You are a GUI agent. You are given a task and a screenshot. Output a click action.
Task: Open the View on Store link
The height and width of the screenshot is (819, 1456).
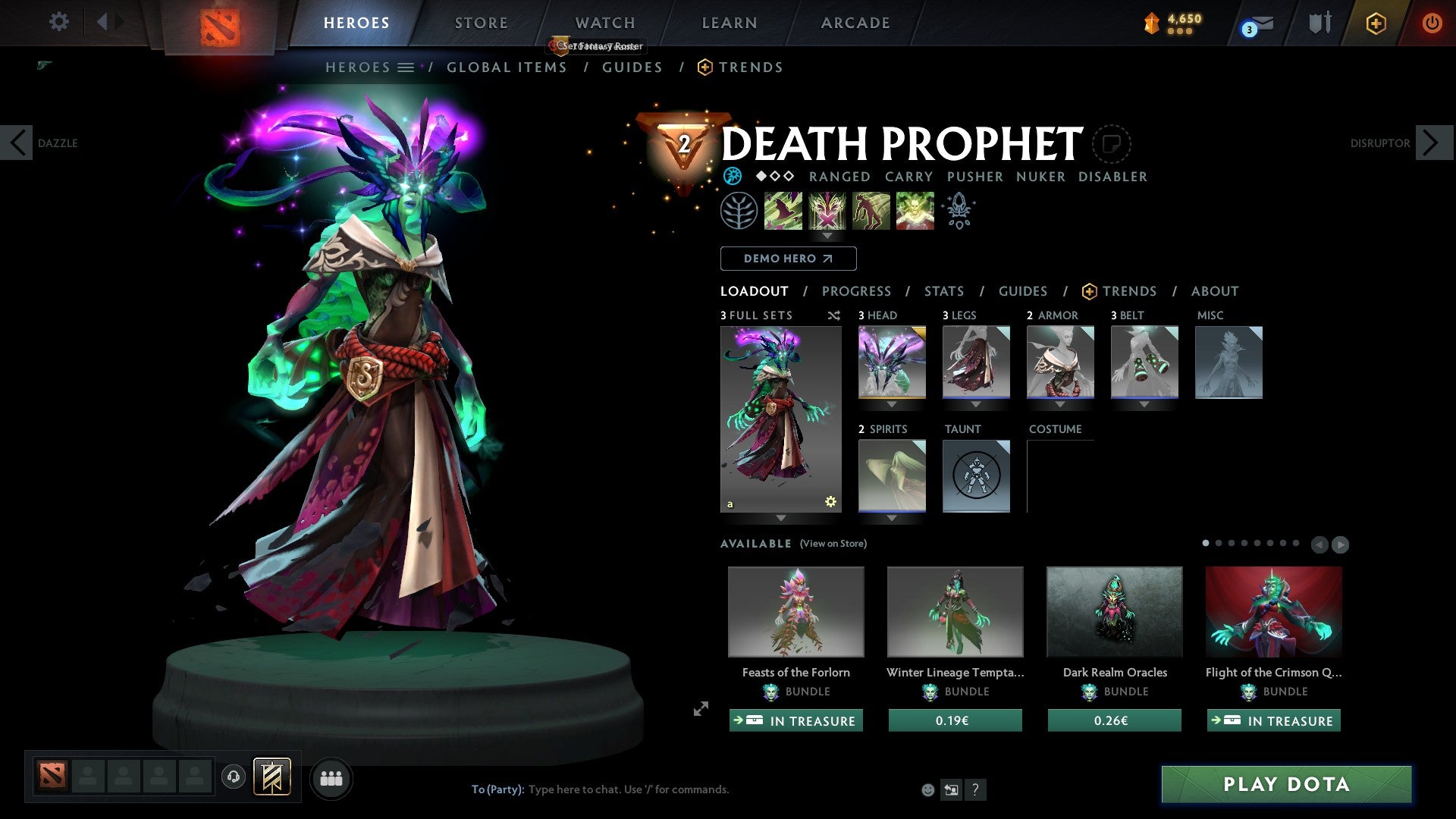pyautogui.click(x=833, y=544)
